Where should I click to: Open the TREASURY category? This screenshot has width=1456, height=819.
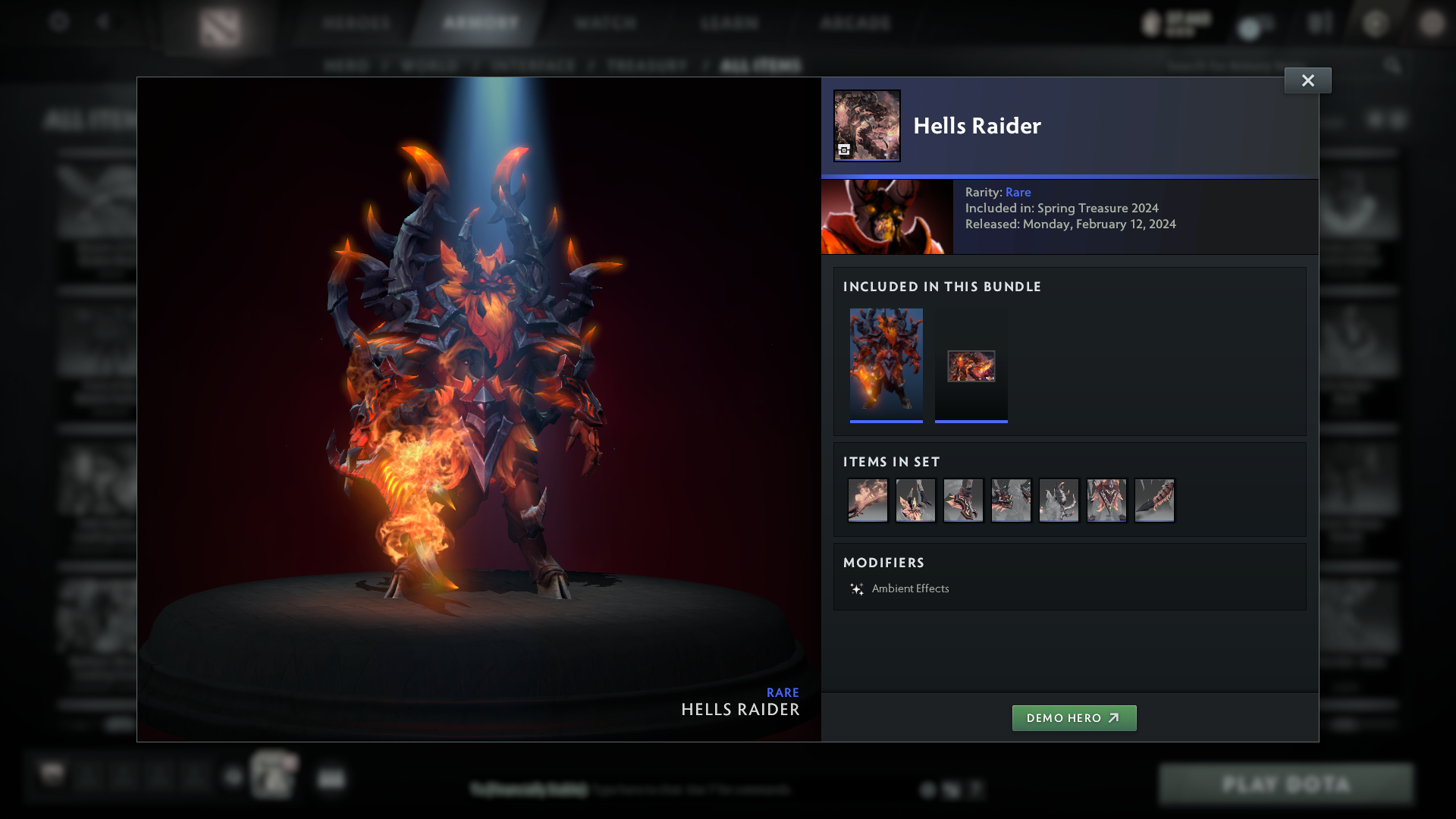tap(645, 65)
